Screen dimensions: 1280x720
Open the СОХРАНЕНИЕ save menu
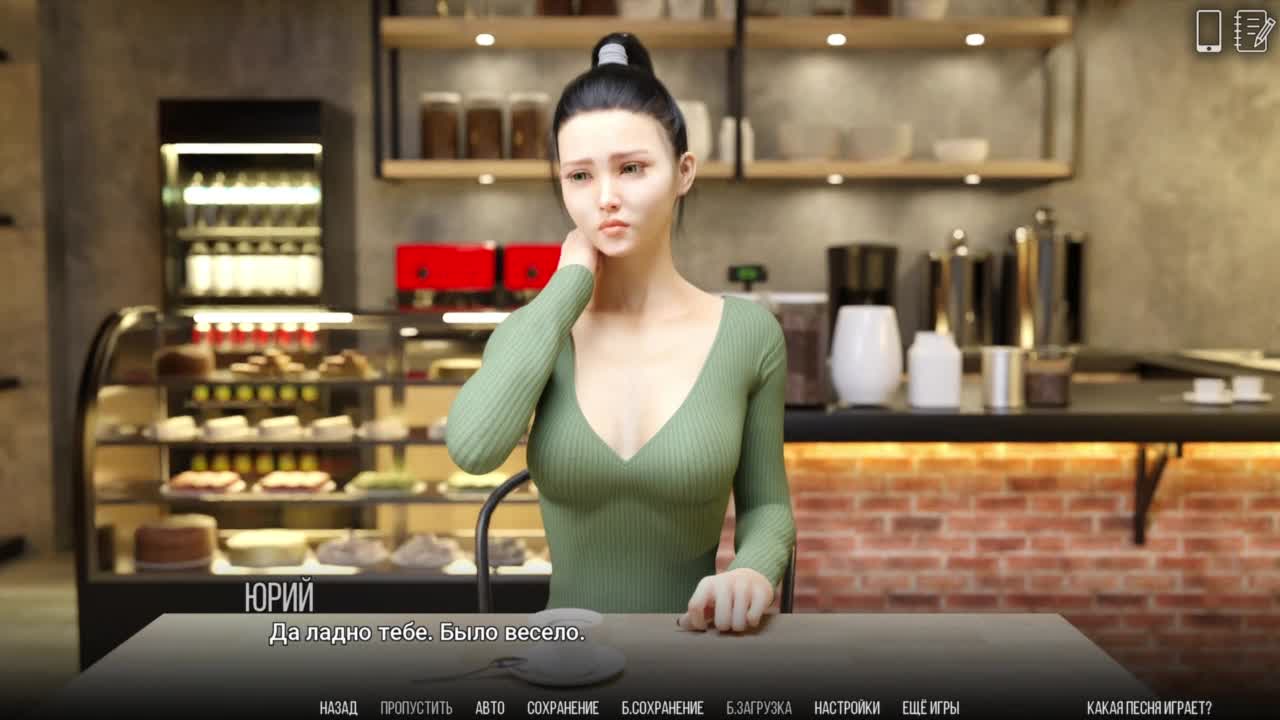[563, 708]
